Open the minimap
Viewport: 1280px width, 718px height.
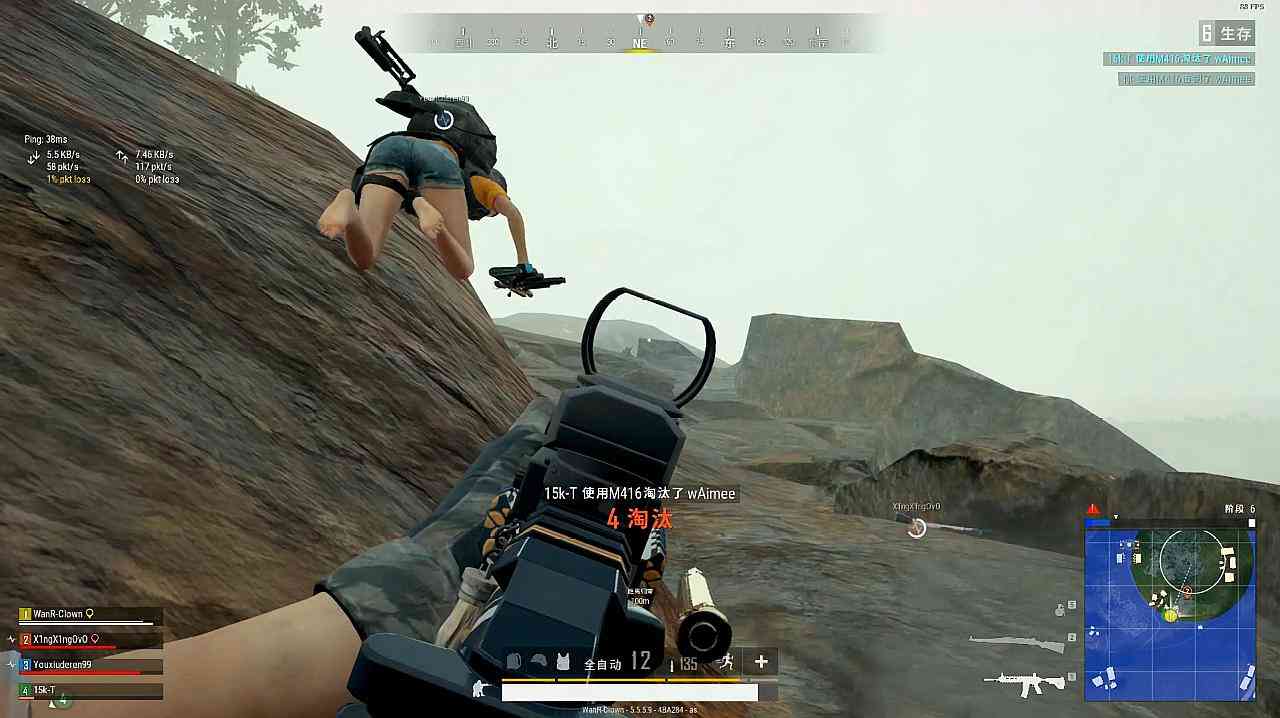(x=1169, y=608)
